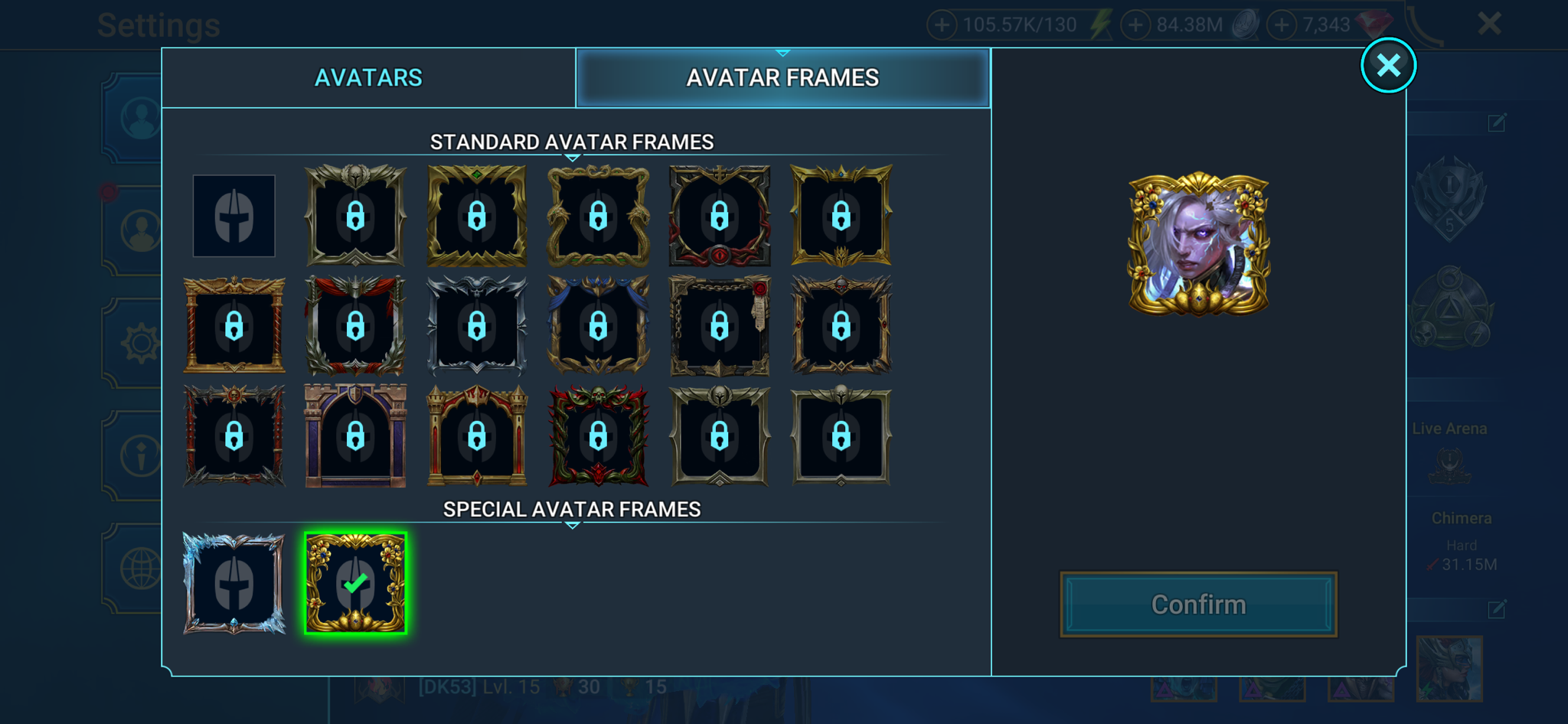Expand the arrow under Standard Avatar Frames
Image resolution: width=1568 pixels, height=724 pixels.
[571, 158]
